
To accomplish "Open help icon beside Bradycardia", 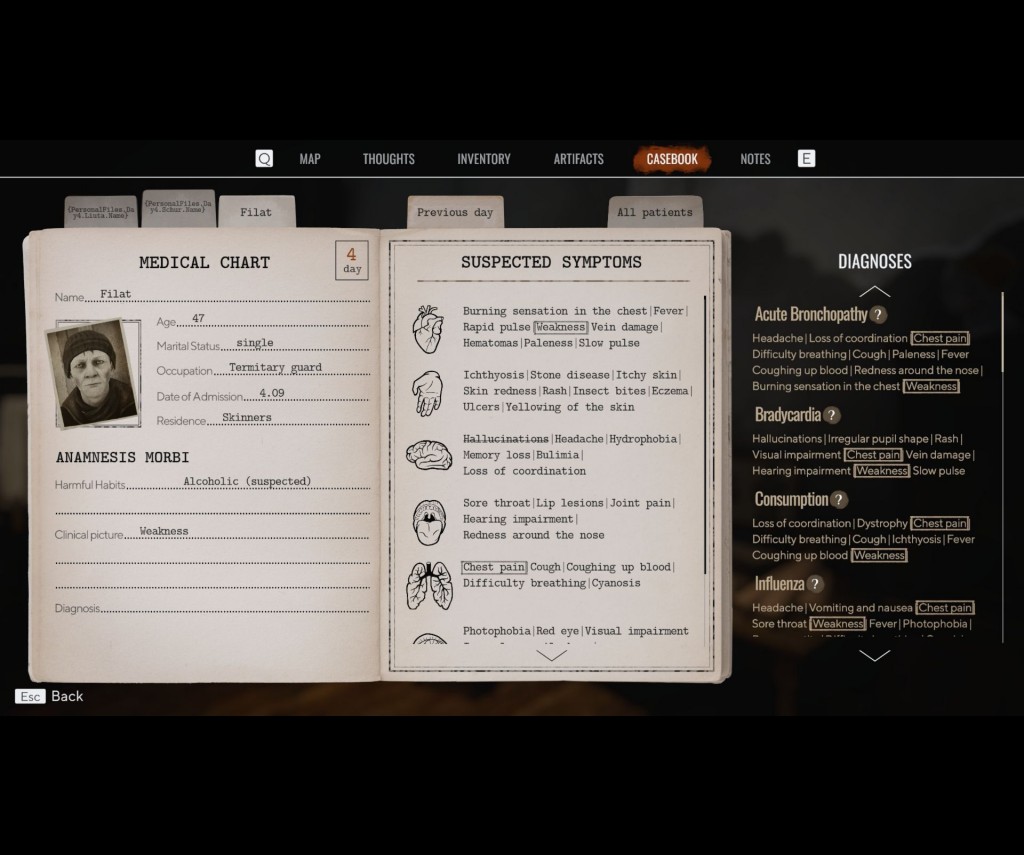I will click(x=832, y=415).
